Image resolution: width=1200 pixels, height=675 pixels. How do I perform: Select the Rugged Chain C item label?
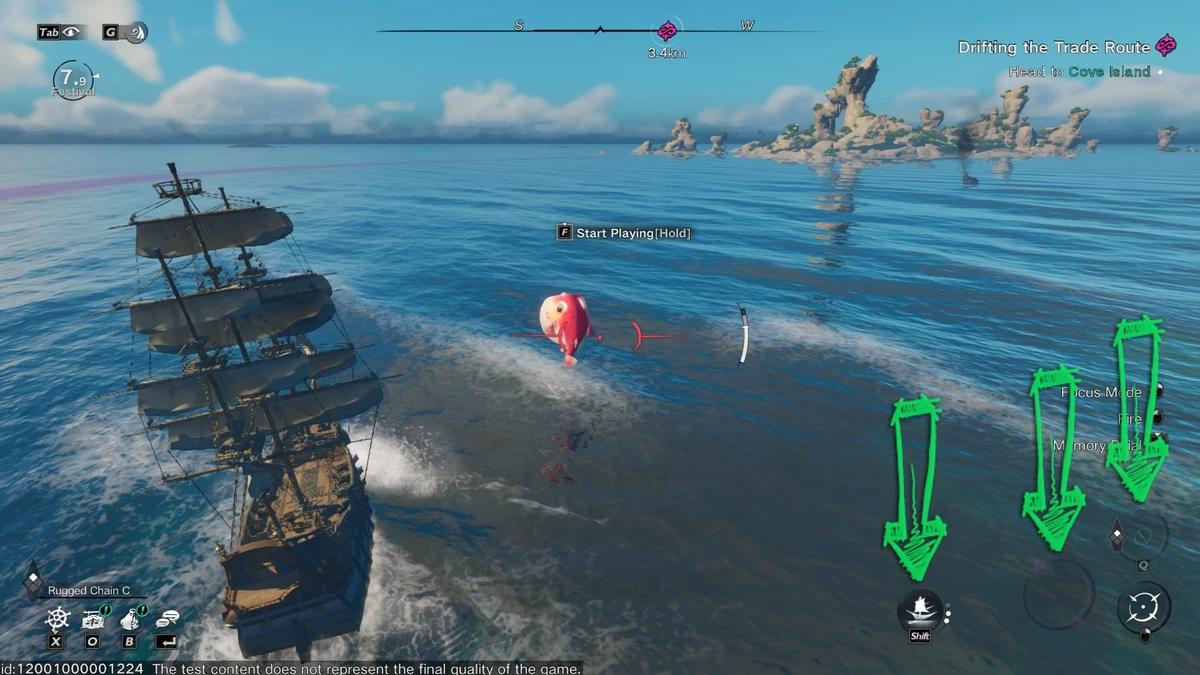coord(90,591)
